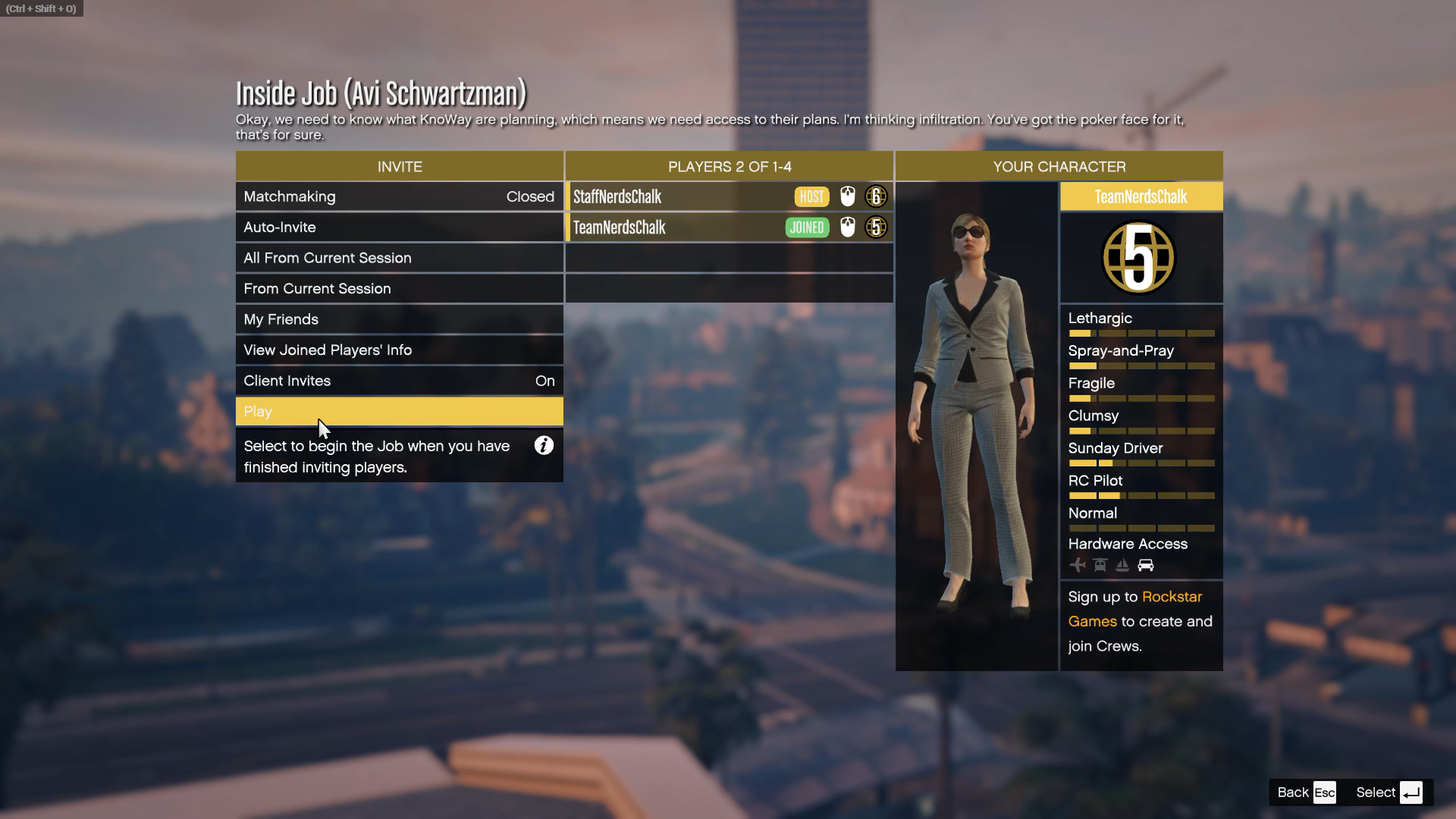Select the rank 5 badge next to TeamNerdsChalk

(876, 227)
